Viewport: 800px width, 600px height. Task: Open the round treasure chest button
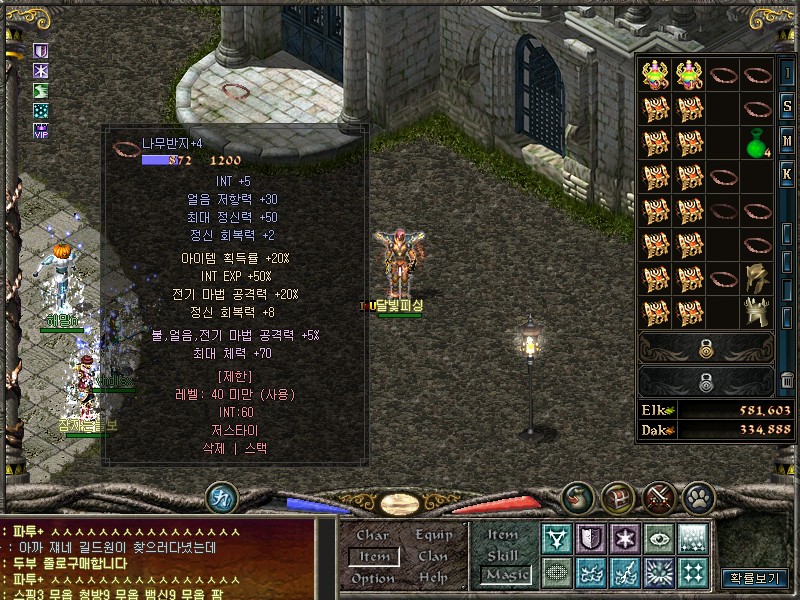[618, 497]
